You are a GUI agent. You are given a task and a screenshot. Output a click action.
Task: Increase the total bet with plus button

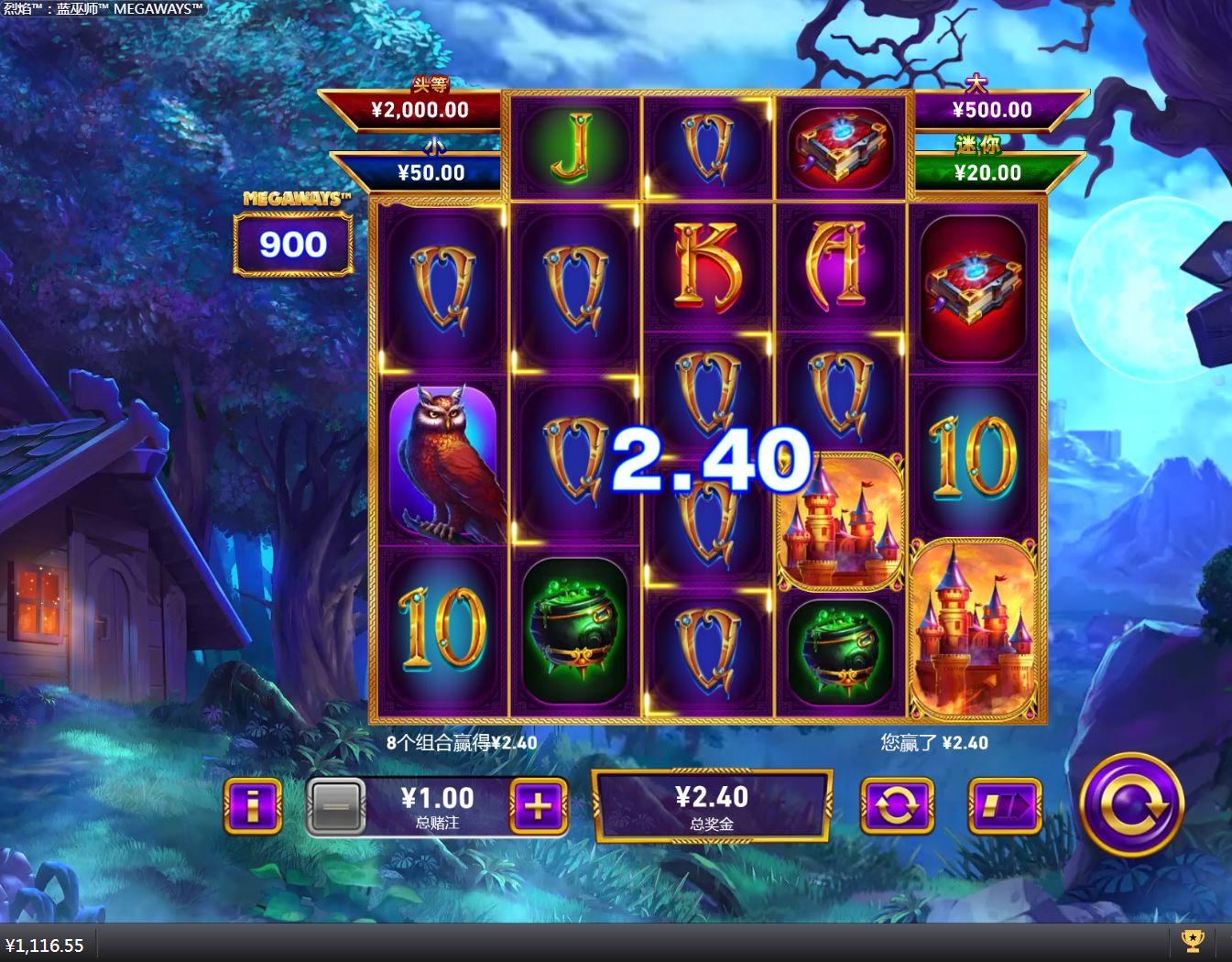point(538,806)
